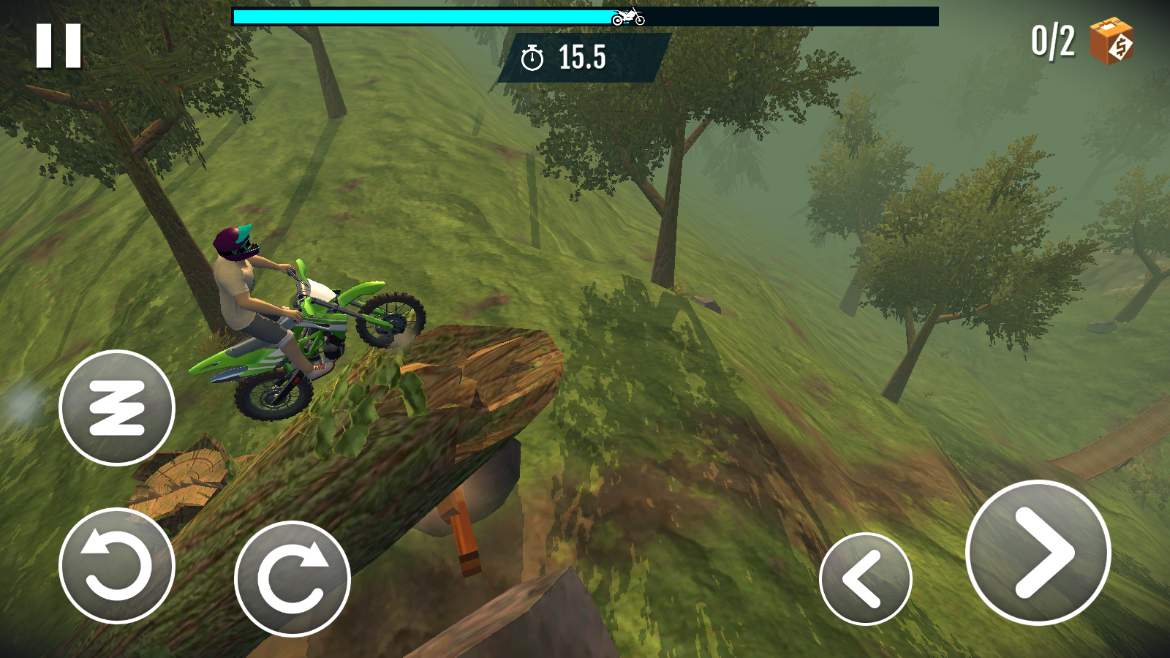Rotate the bike counterclockwise
Viewport: 1170px width, 658px height.
coord(117,566)
